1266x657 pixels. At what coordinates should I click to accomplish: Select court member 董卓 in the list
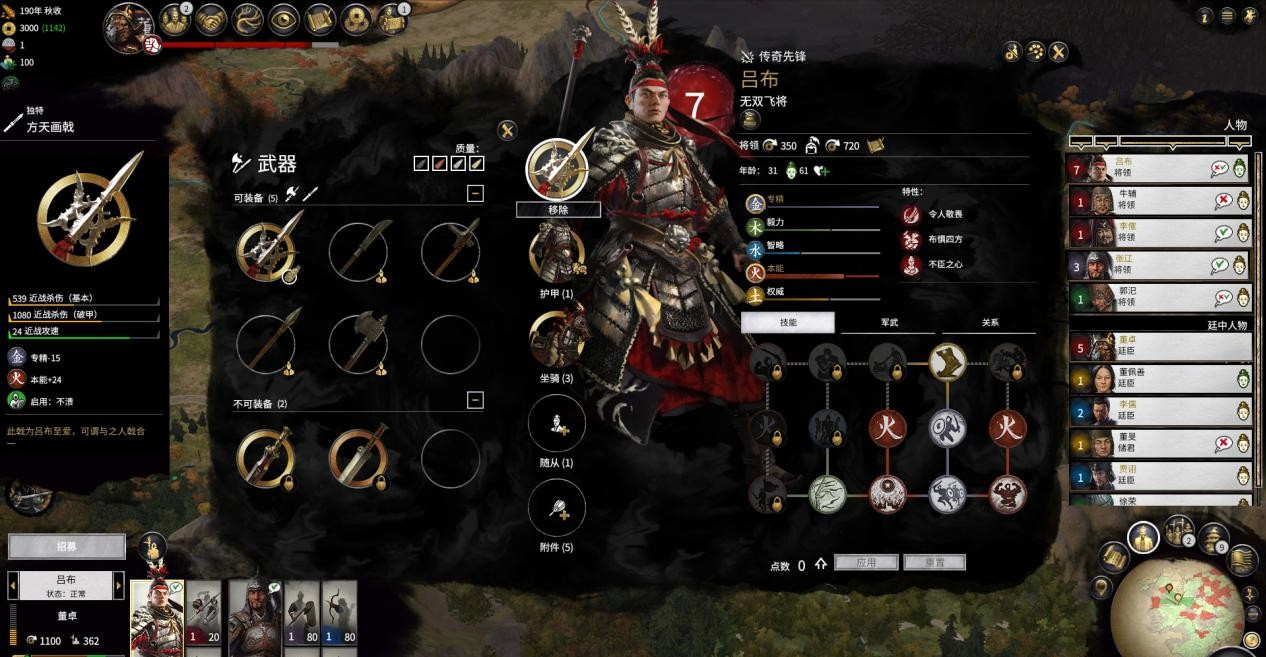pos(1160,347)
